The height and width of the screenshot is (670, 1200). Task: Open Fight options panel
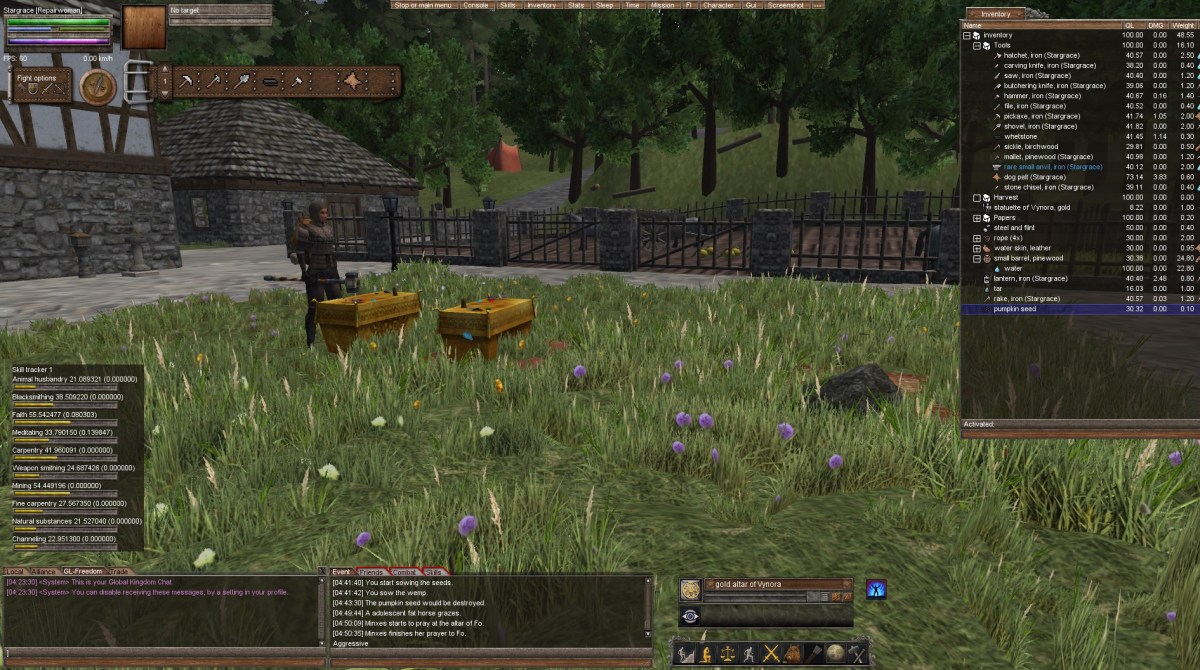tap(41, 85)
